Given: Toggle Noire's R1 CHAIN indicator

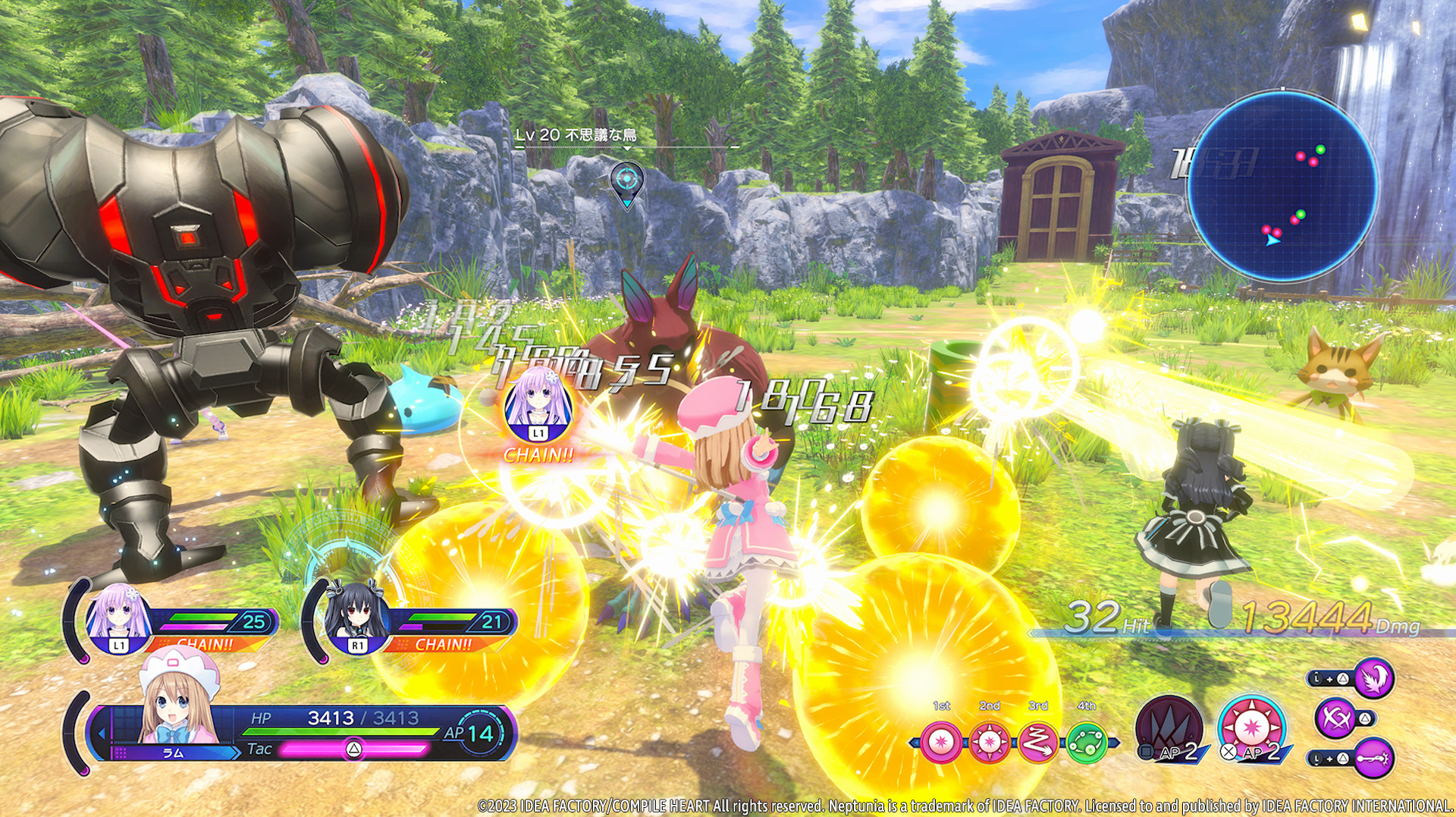Looking at the screenshot, I should point(442,645).
